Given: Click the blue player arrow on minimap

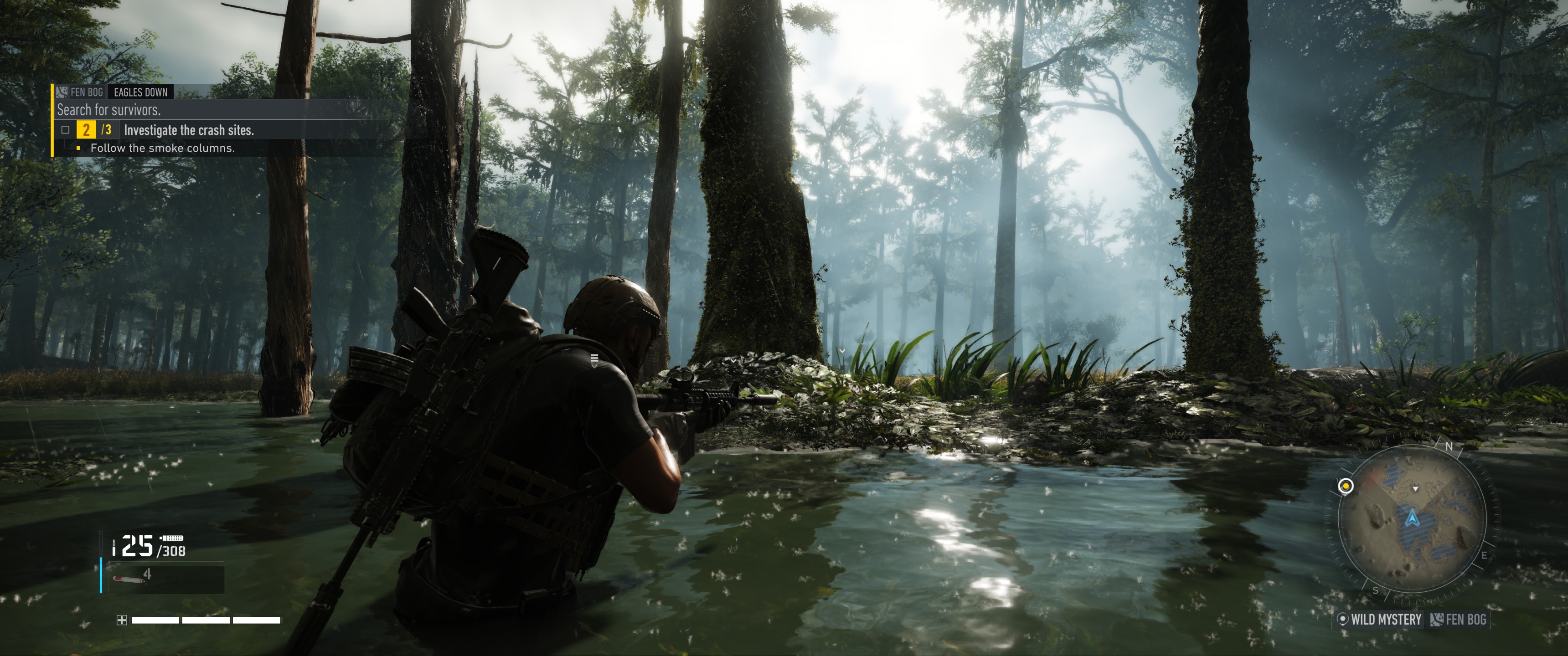Looking at the screenshot, I should pos(1412,518).
